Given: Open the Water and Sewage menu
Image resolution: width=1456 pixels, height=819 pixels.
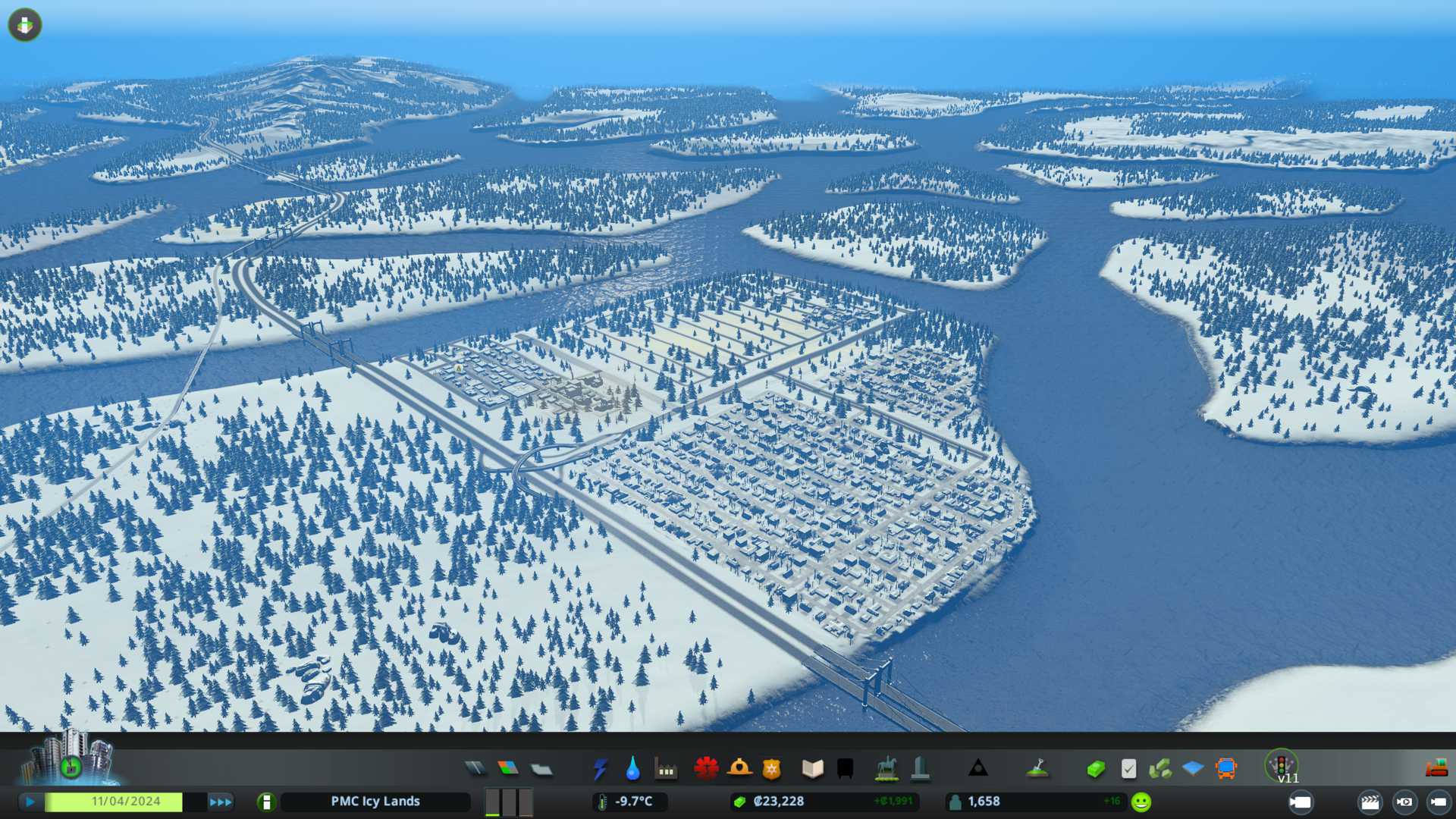Looking at the screenshot, I should [x=632, y=769].
